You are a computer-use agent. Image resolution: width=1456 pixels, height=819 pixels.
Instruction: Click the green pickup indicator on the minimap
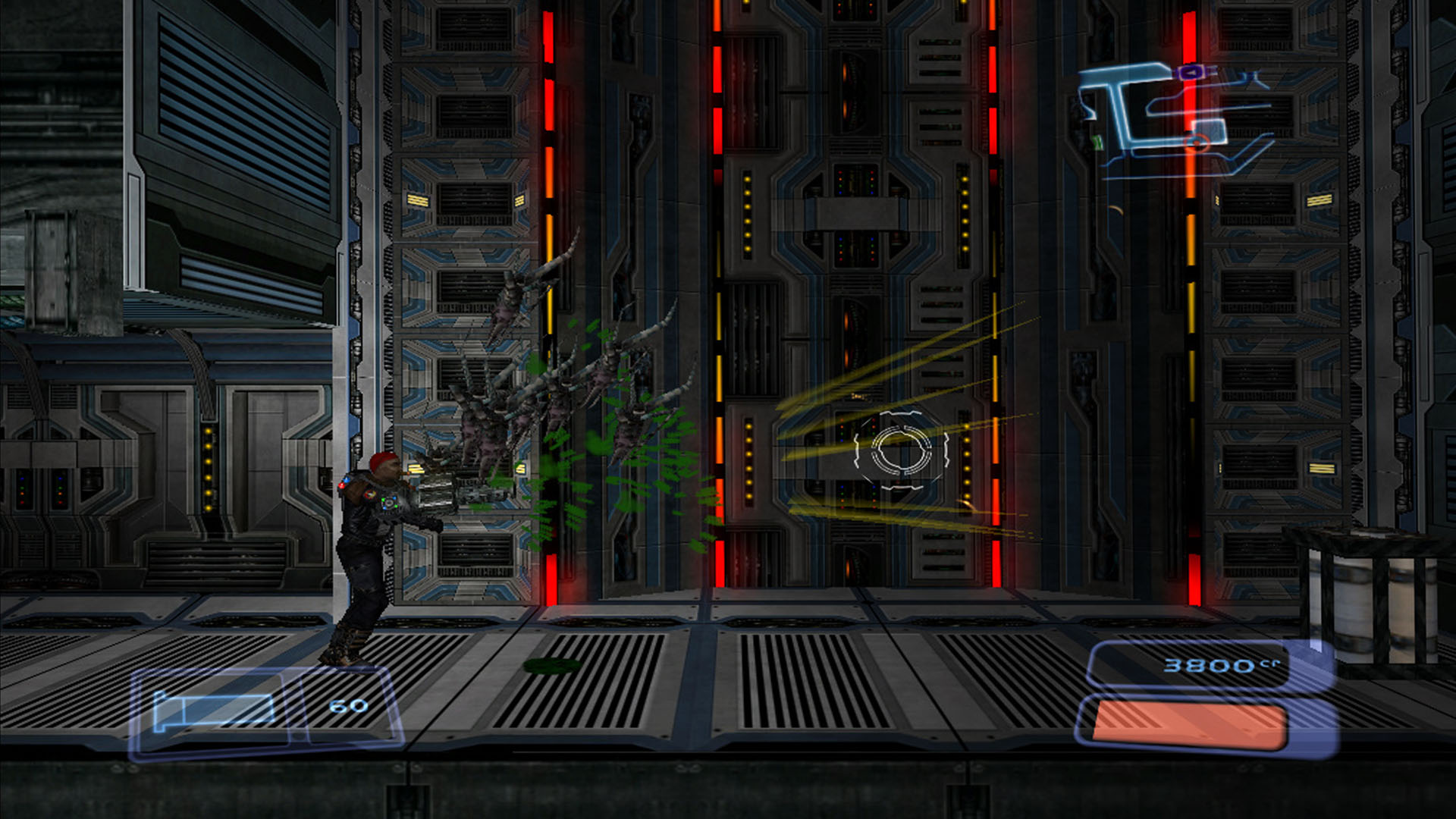pyautogui.click(x=1097, y=143)
